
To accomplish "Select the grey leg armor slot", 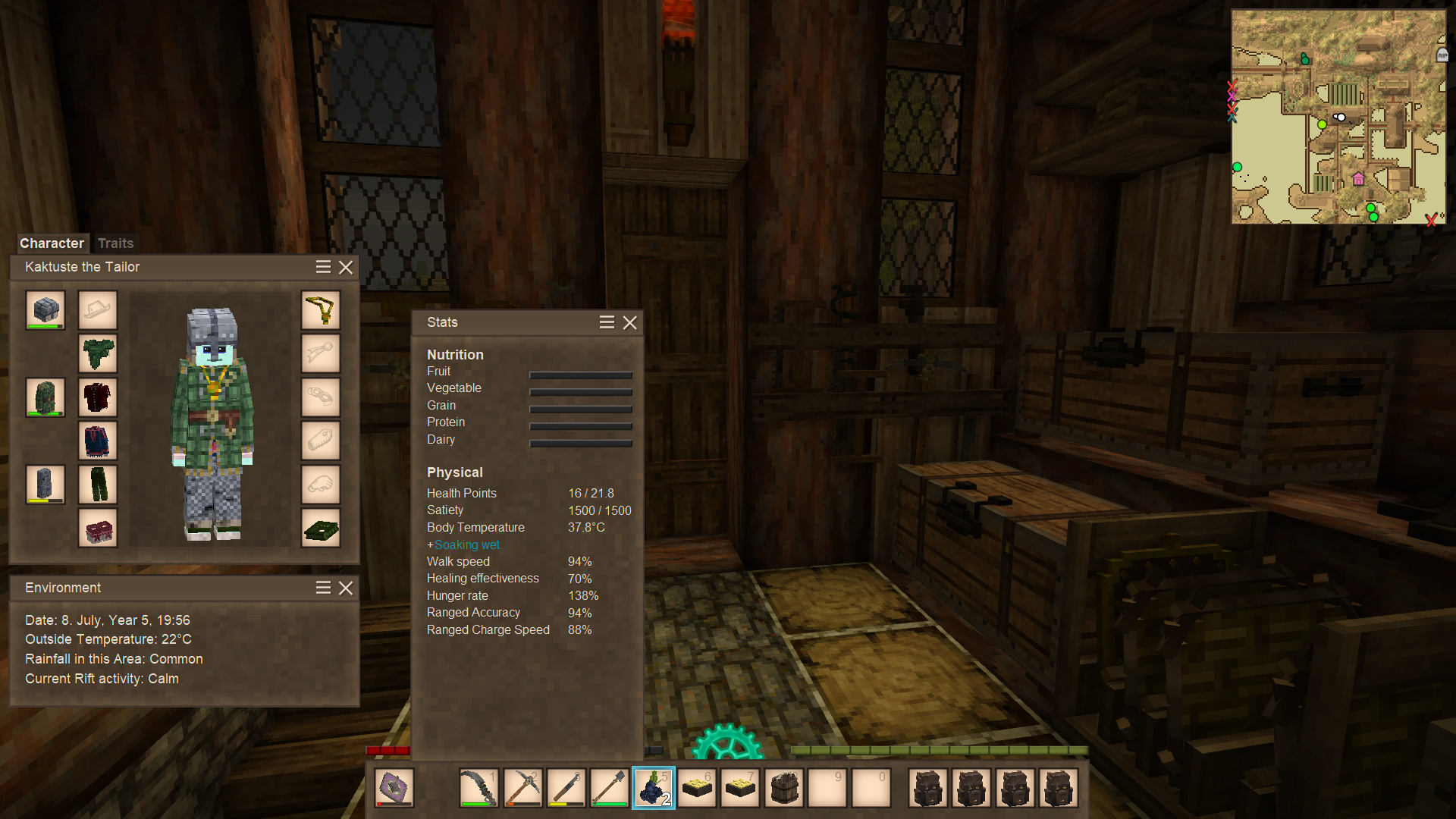I will coord(45,484).
